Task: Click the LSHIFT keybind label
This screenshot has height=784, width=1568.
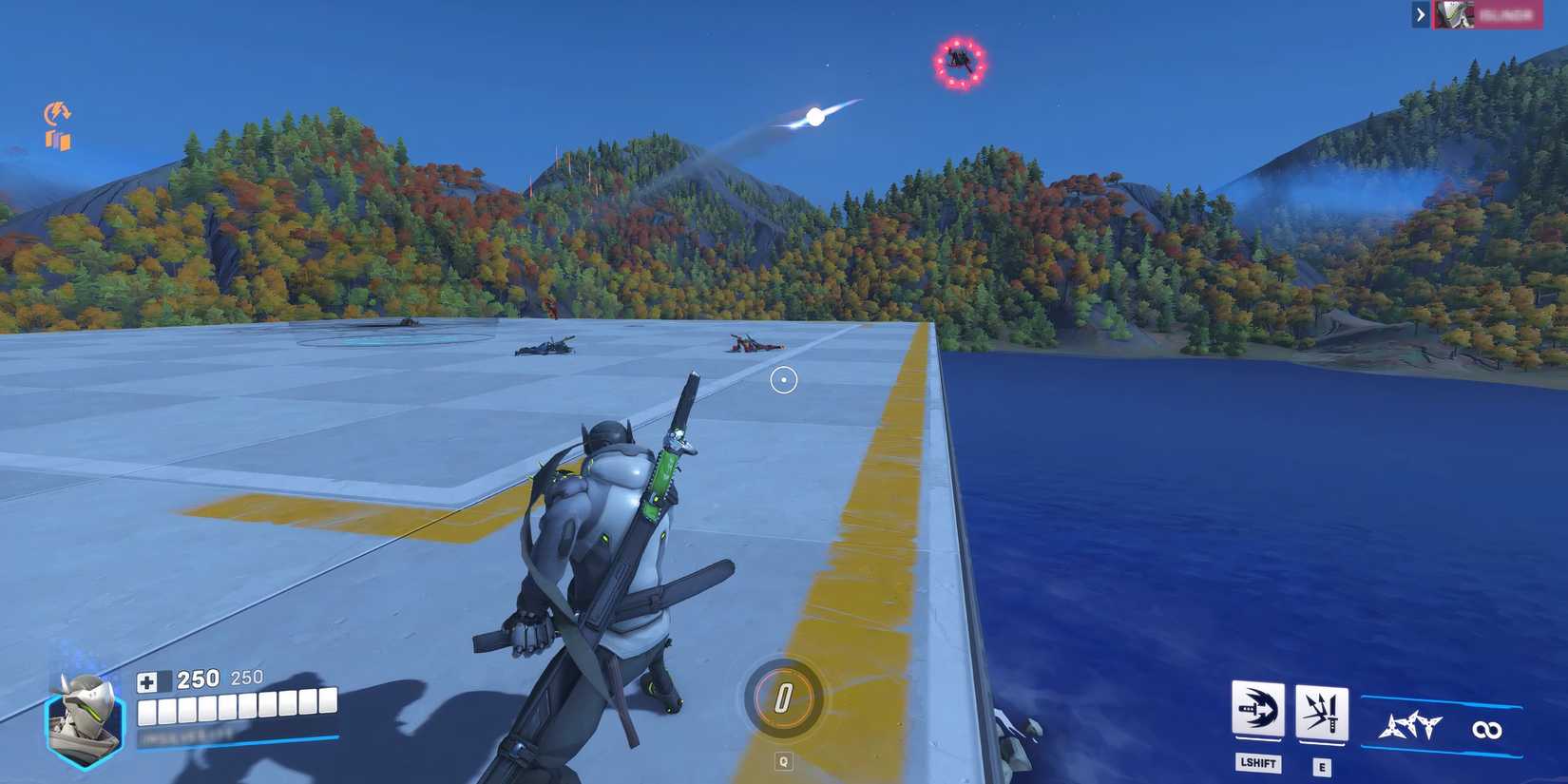Action: 1257,763
